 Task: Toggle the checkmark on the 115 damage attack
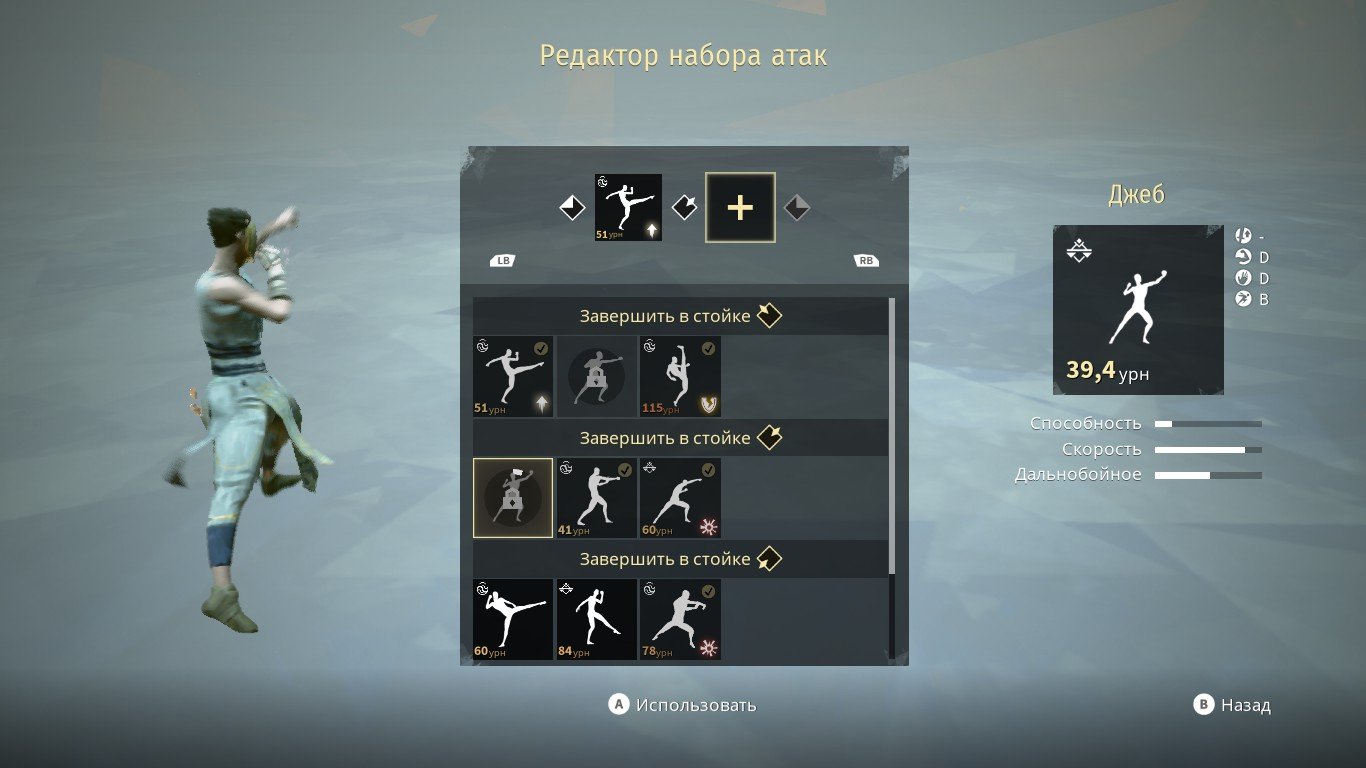click(711, 348)
